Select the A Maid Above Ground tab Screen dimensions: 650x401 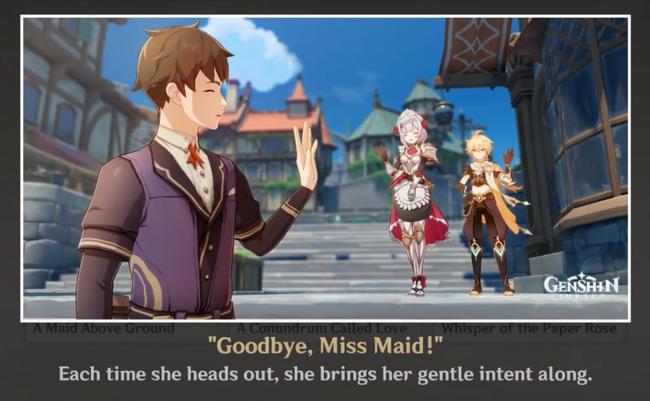pyautogui.click(x=103, y=328)
